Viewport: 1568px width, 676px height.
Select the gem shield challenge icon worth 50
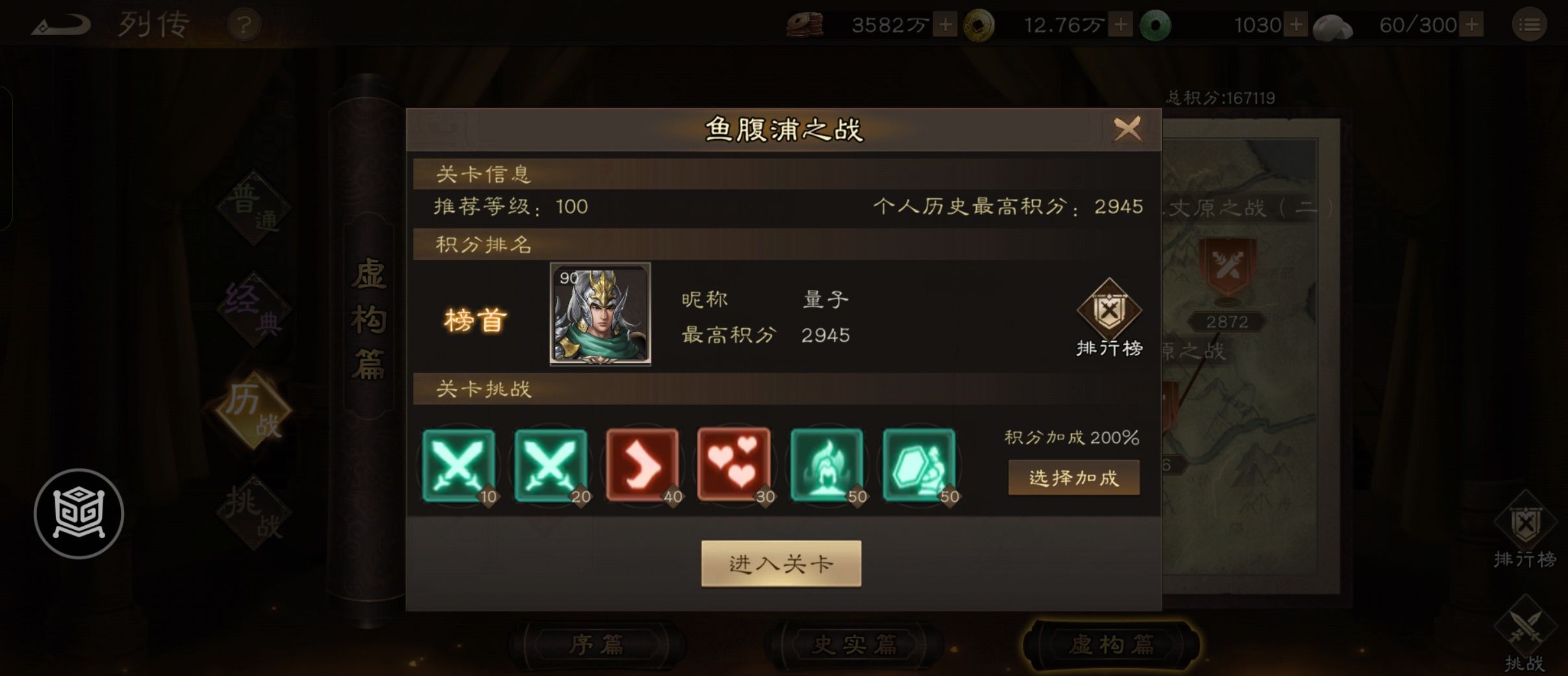click(920, 465)
